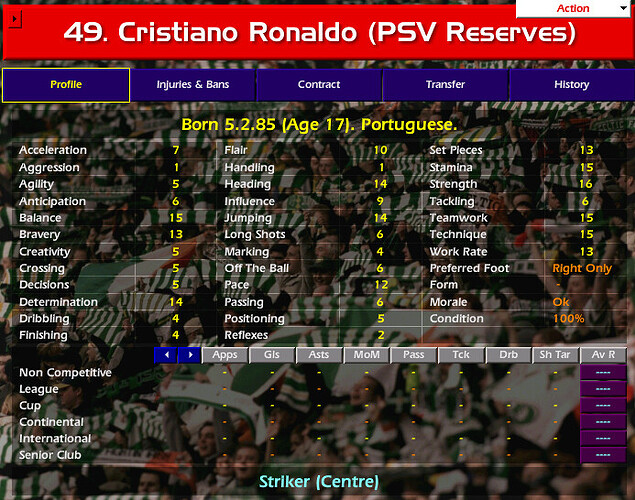View the History tab
Viewport: 635px width, 500px height.
click(x=572, y=85)
